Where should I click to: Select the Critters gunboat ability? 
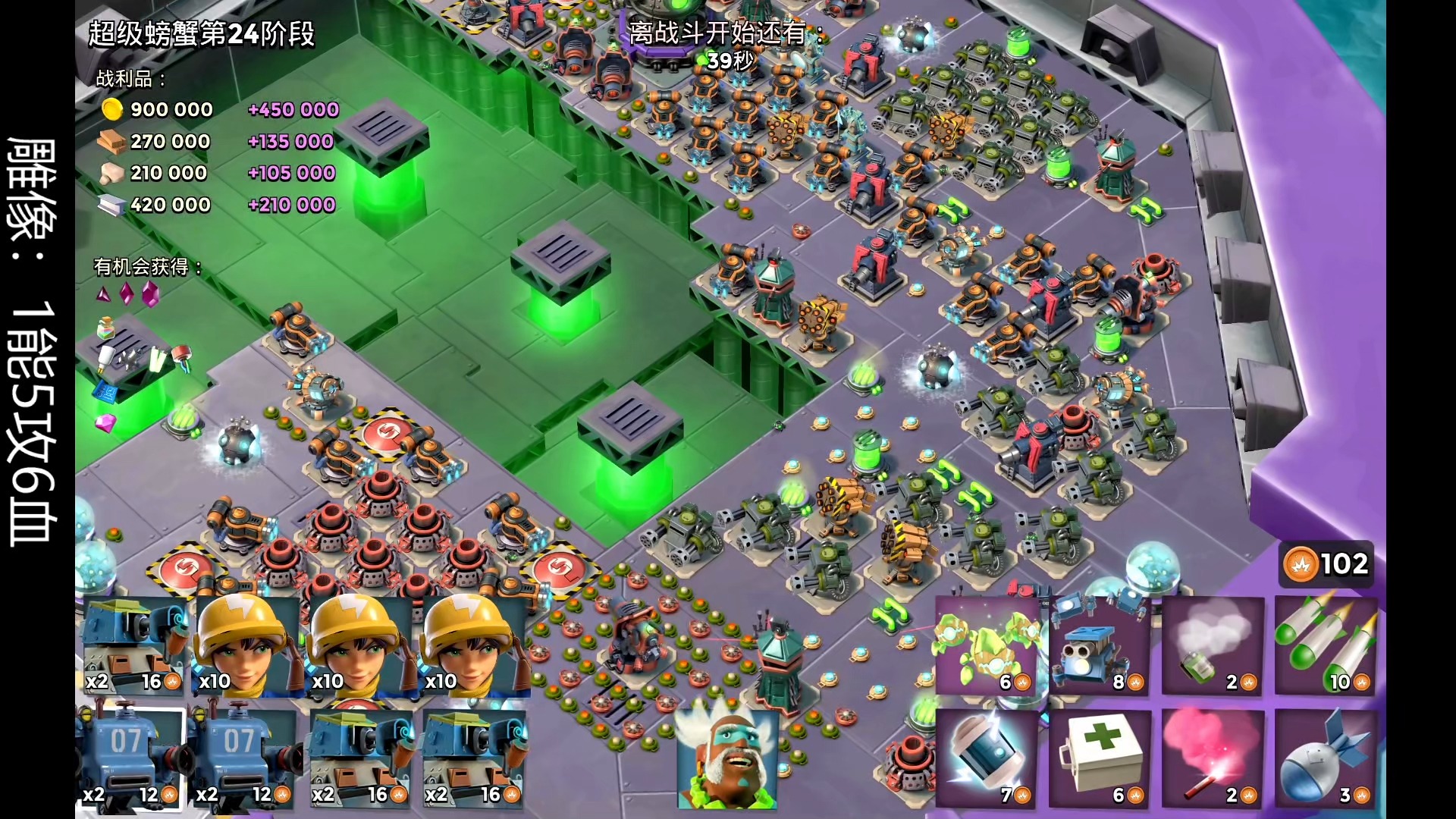(x=988, y=647)
